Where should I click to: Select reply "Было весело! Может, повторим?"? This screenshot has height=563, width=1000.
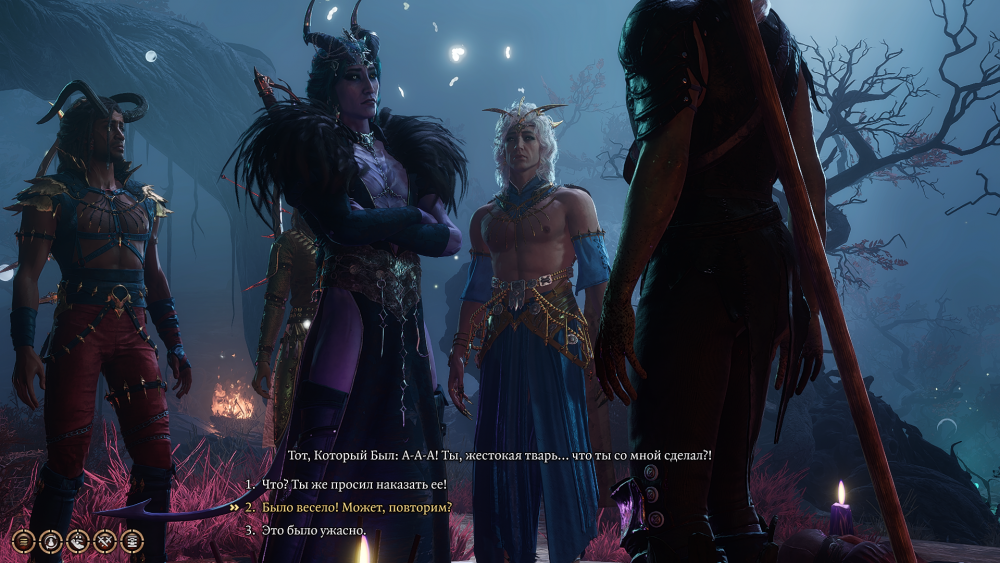coord(357,507)
